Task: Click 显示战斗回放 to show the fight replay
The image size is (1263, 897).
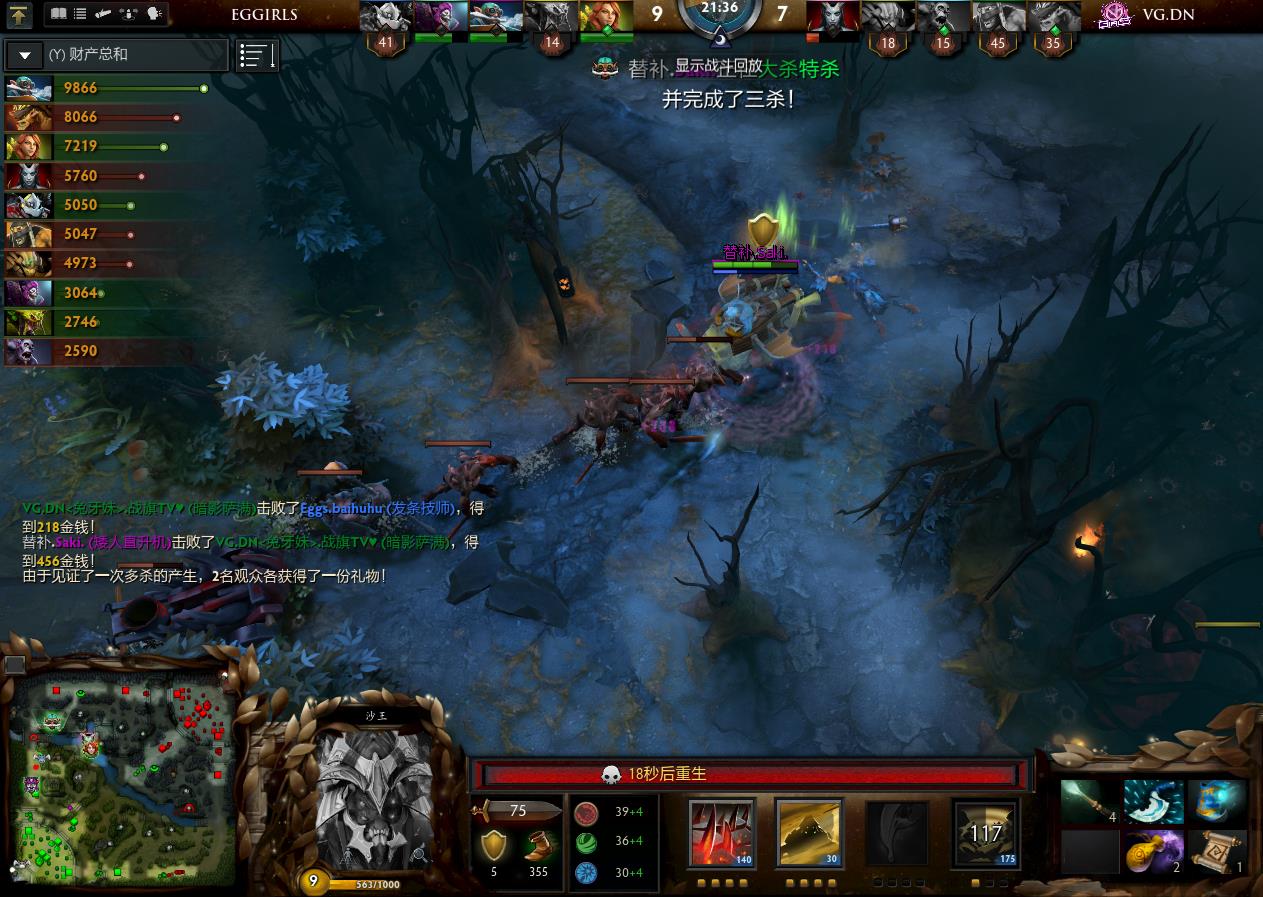Action: 718,65
